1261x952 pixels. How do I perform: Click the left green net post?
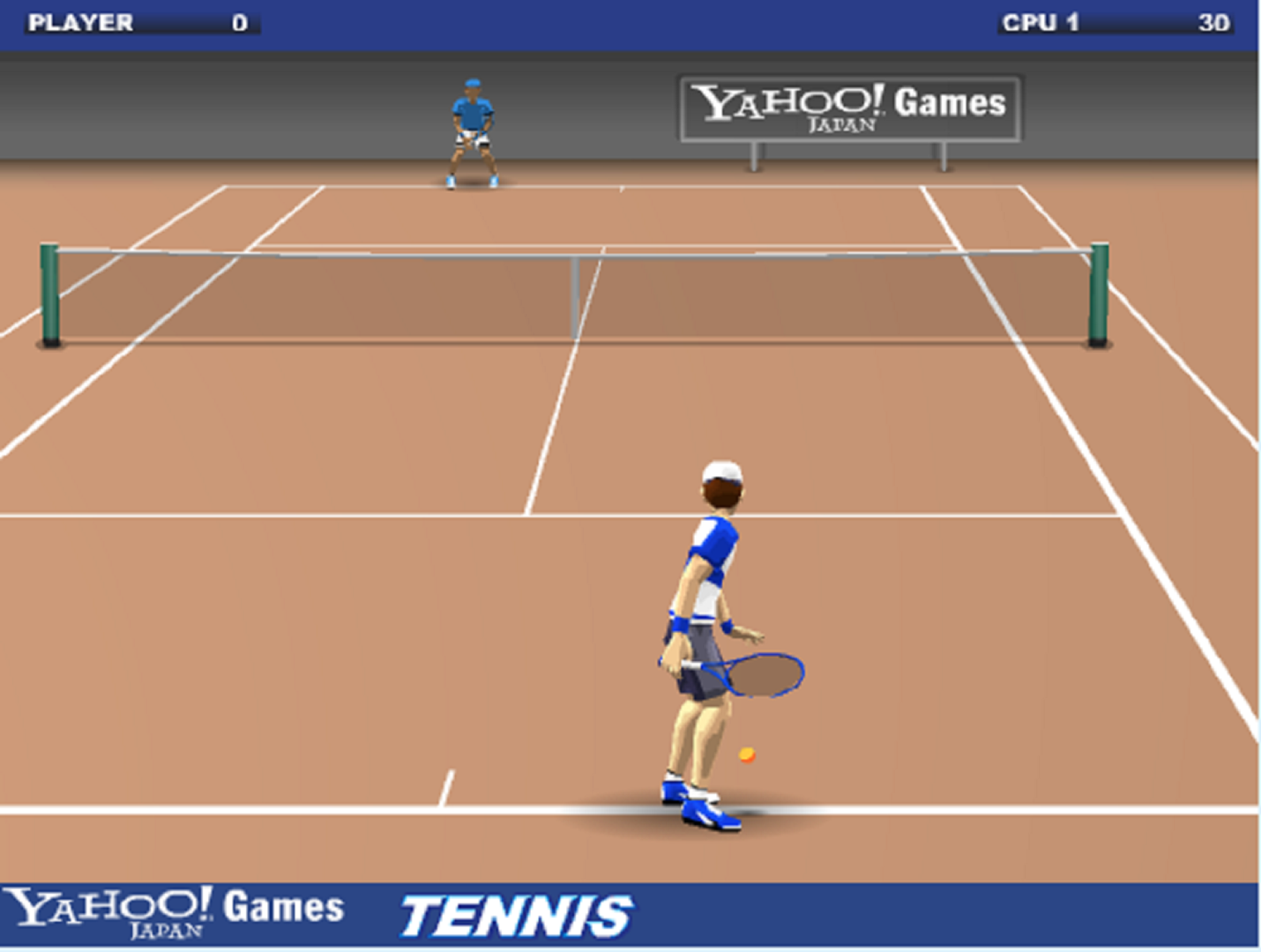(50, 291)
